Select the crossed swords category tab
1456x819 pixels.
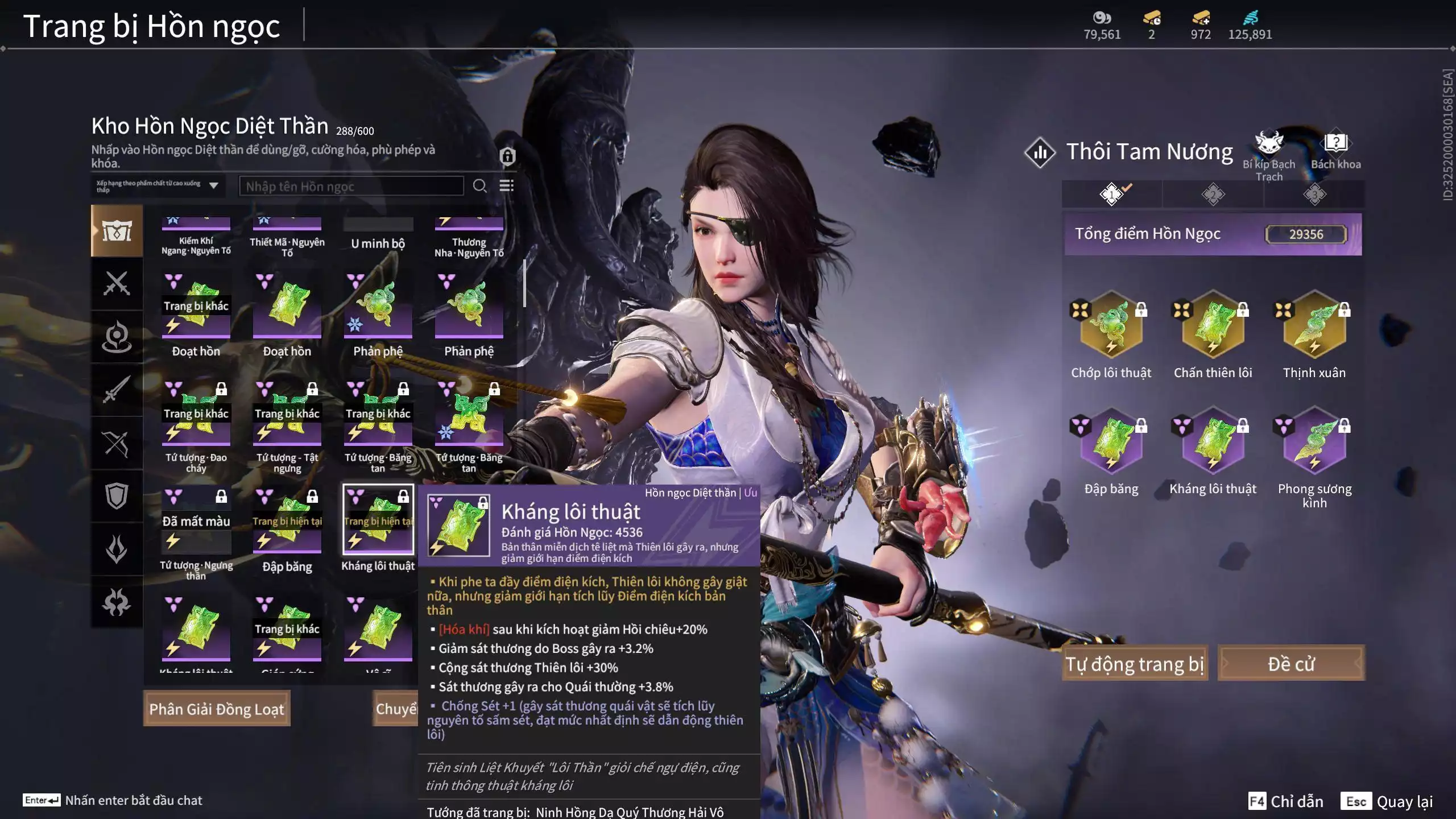click(x=117, y=283)
